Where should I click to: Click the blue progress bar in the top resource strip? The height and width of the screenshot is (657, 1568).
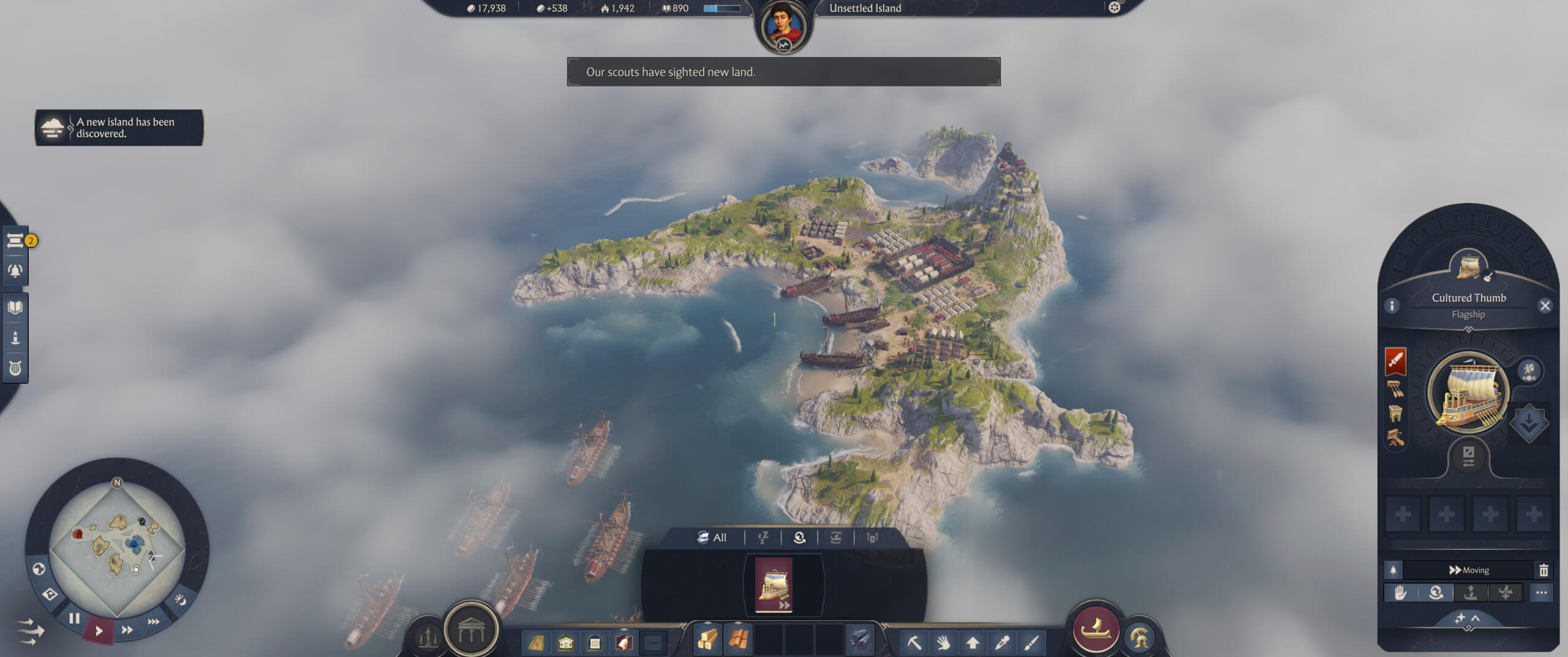[722, 9]
